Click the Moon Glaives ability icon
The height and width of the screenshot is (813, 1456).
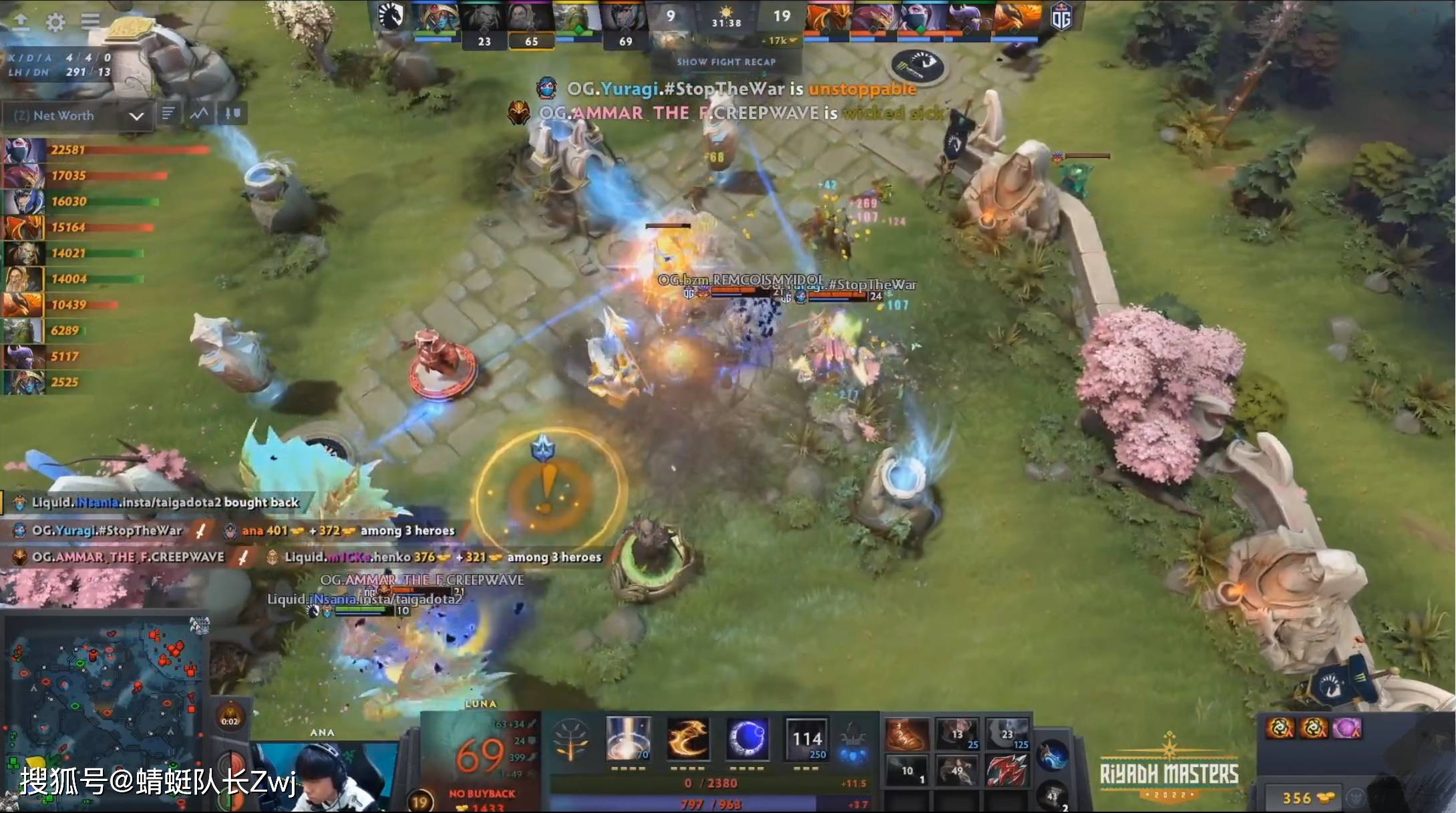tap(687, 738)
